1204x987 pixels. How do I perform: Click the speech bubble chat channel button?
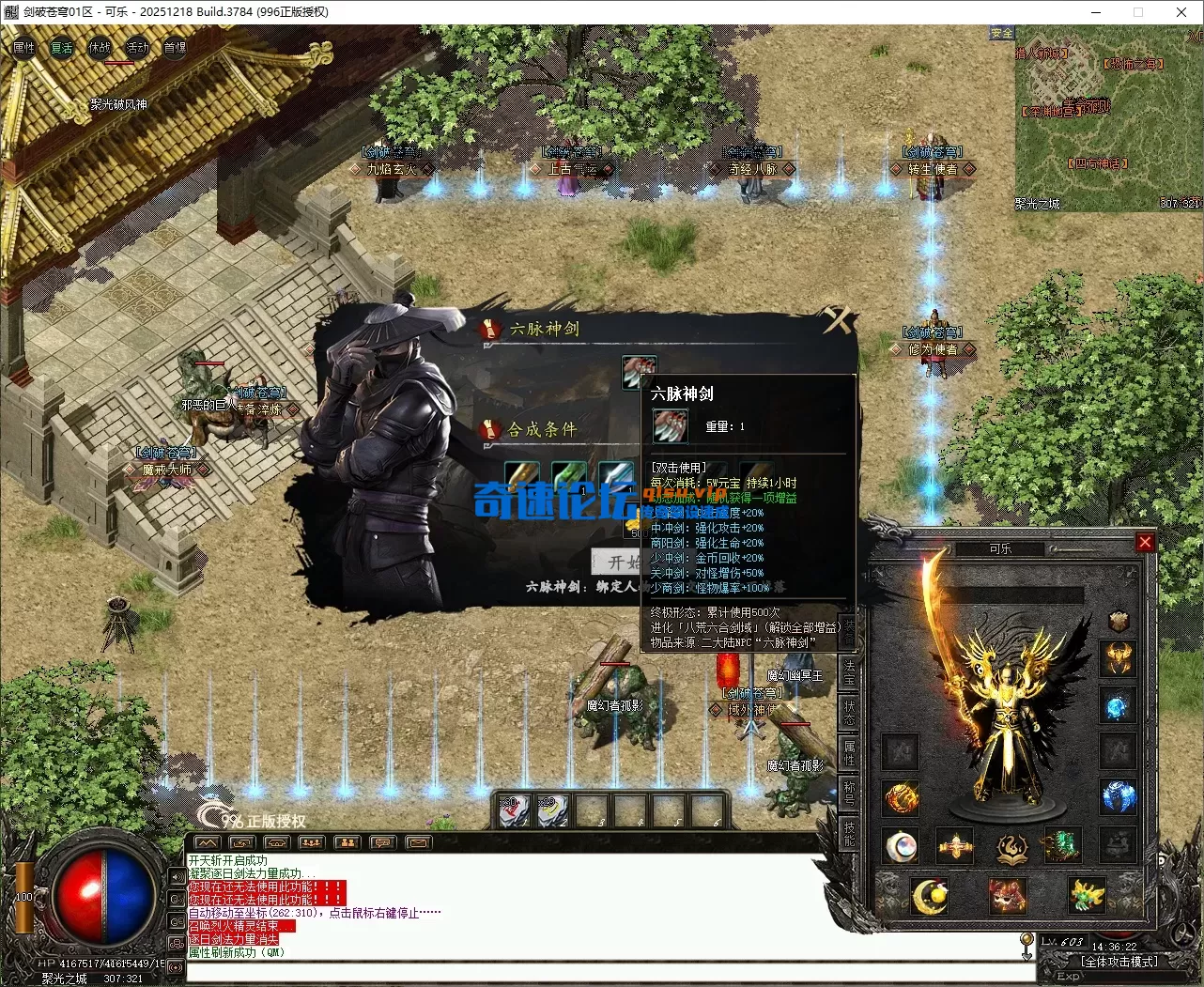click(382, 843)
